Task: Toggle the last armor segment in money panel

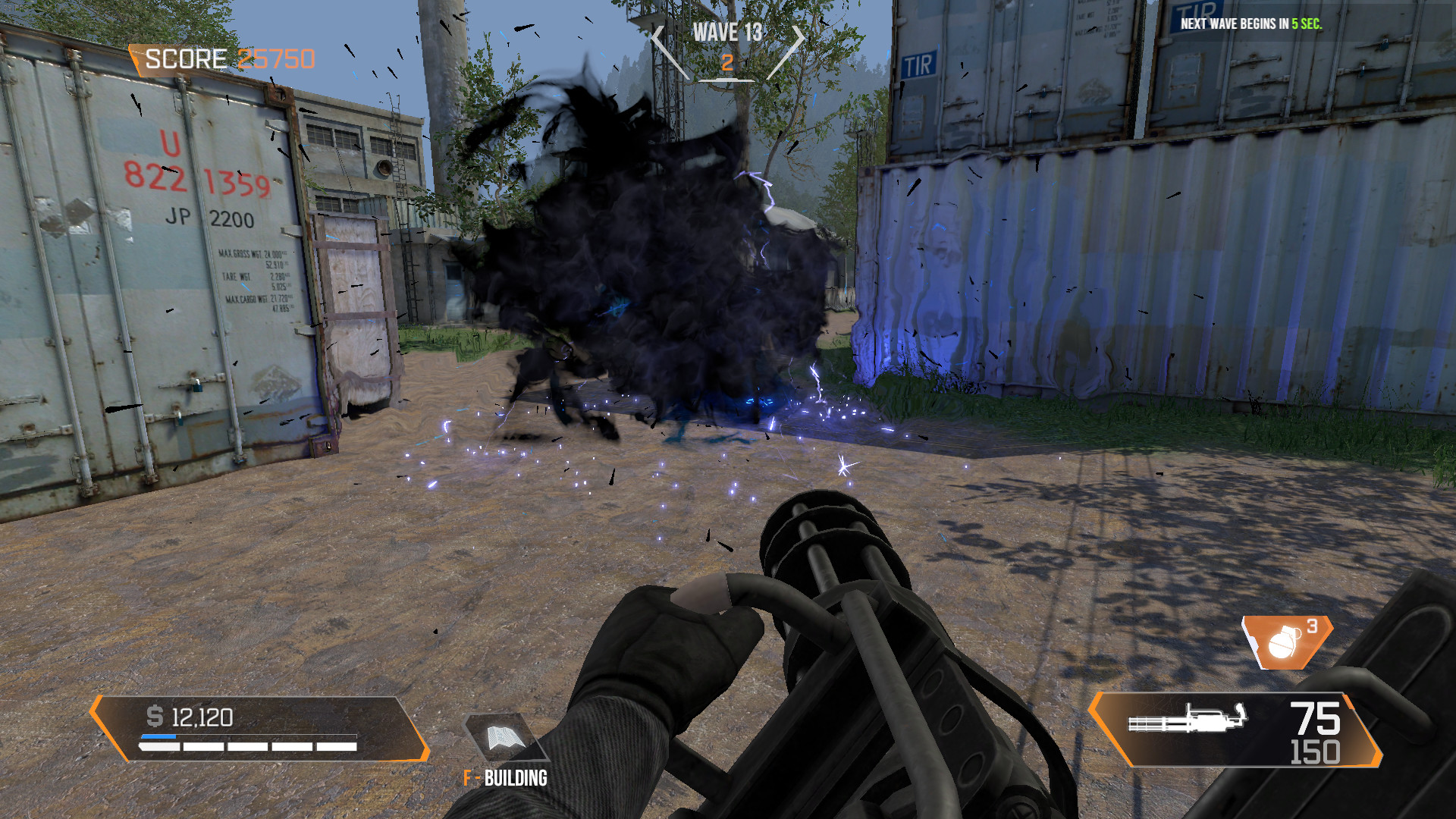Action: (x=337, y=748)
